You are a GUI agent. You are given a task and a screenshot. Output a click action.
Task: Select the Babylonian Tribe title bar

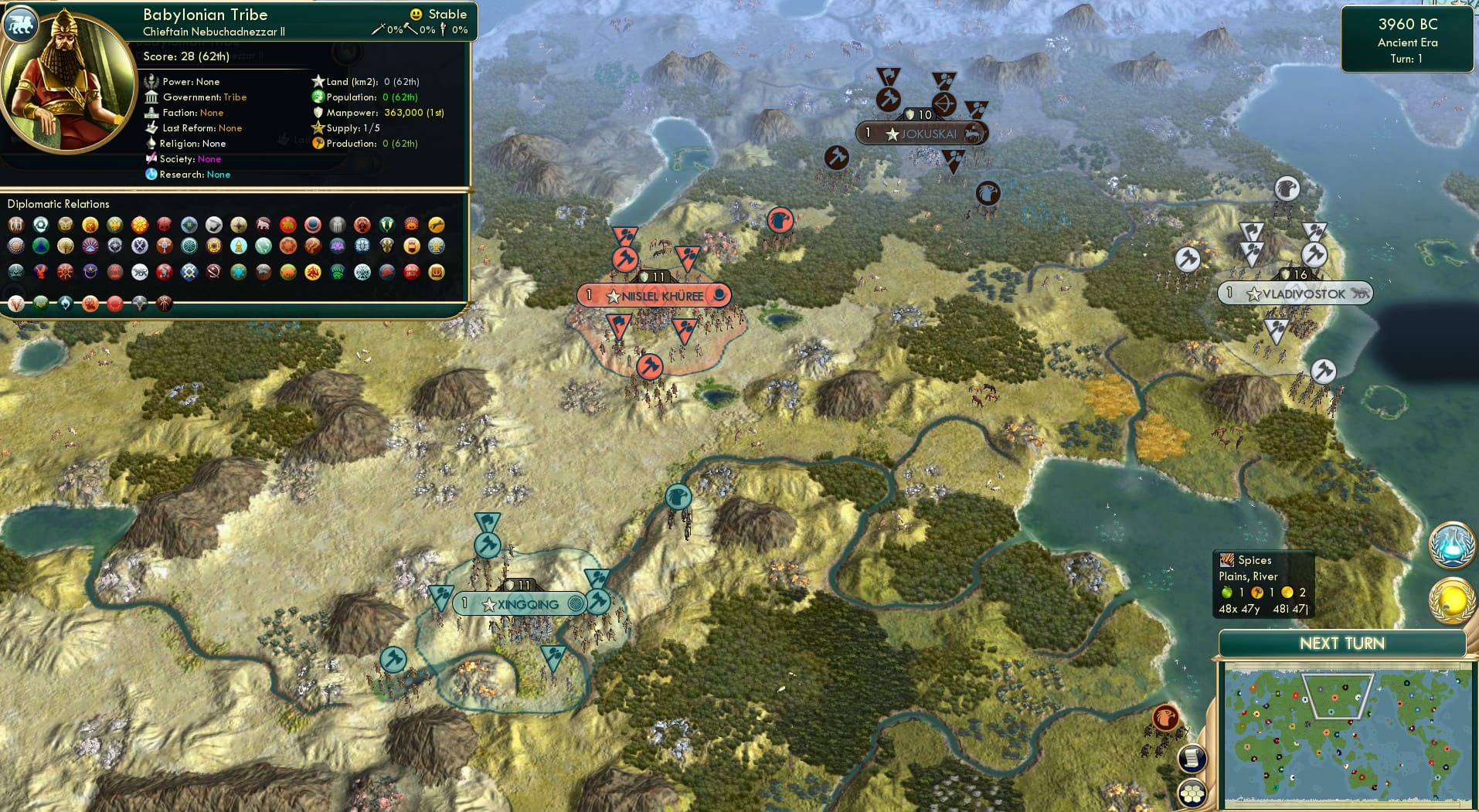(204, 15)
